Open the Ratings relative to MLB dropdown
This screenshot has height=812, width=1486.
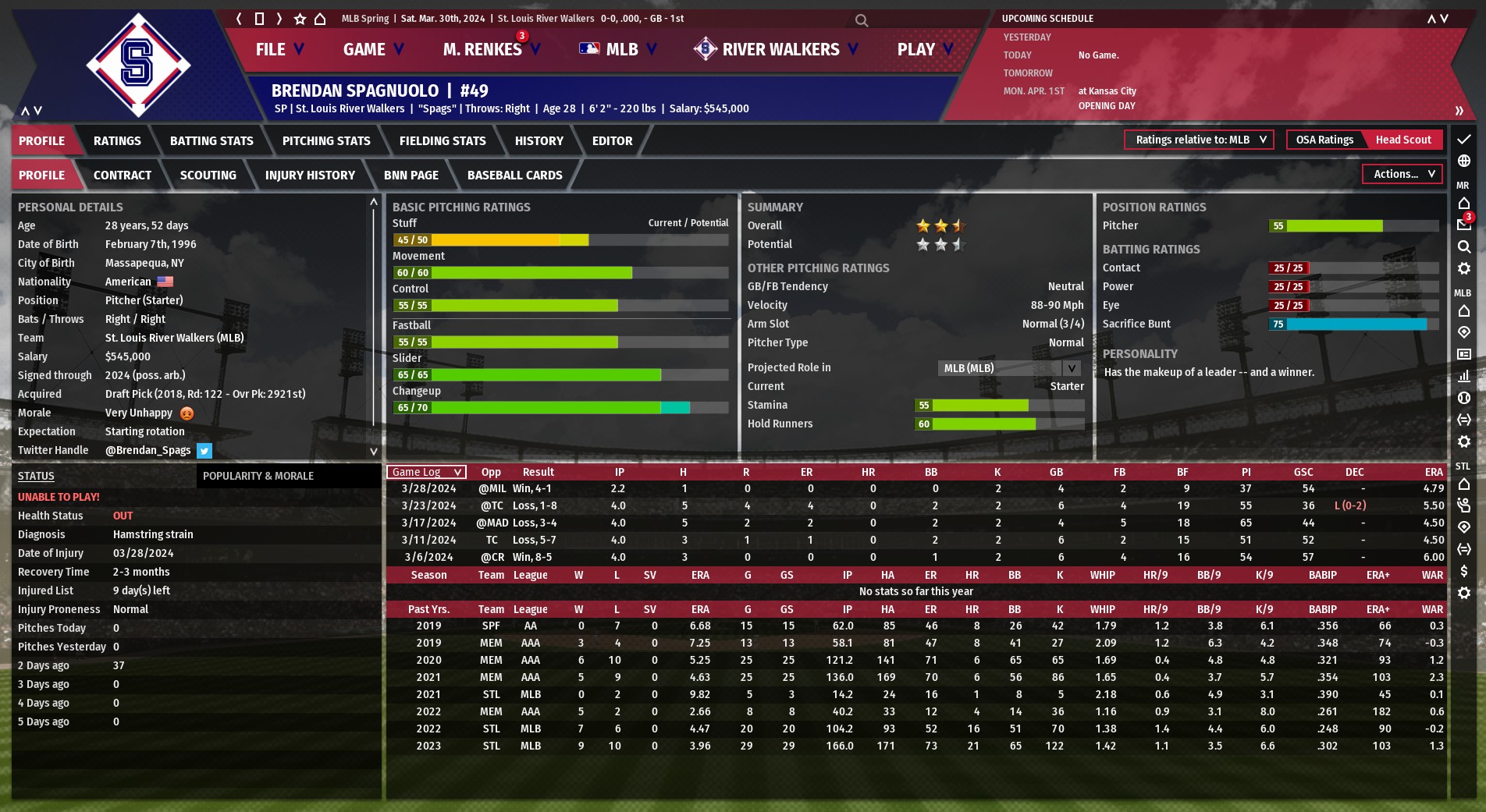click(1199, 140)
